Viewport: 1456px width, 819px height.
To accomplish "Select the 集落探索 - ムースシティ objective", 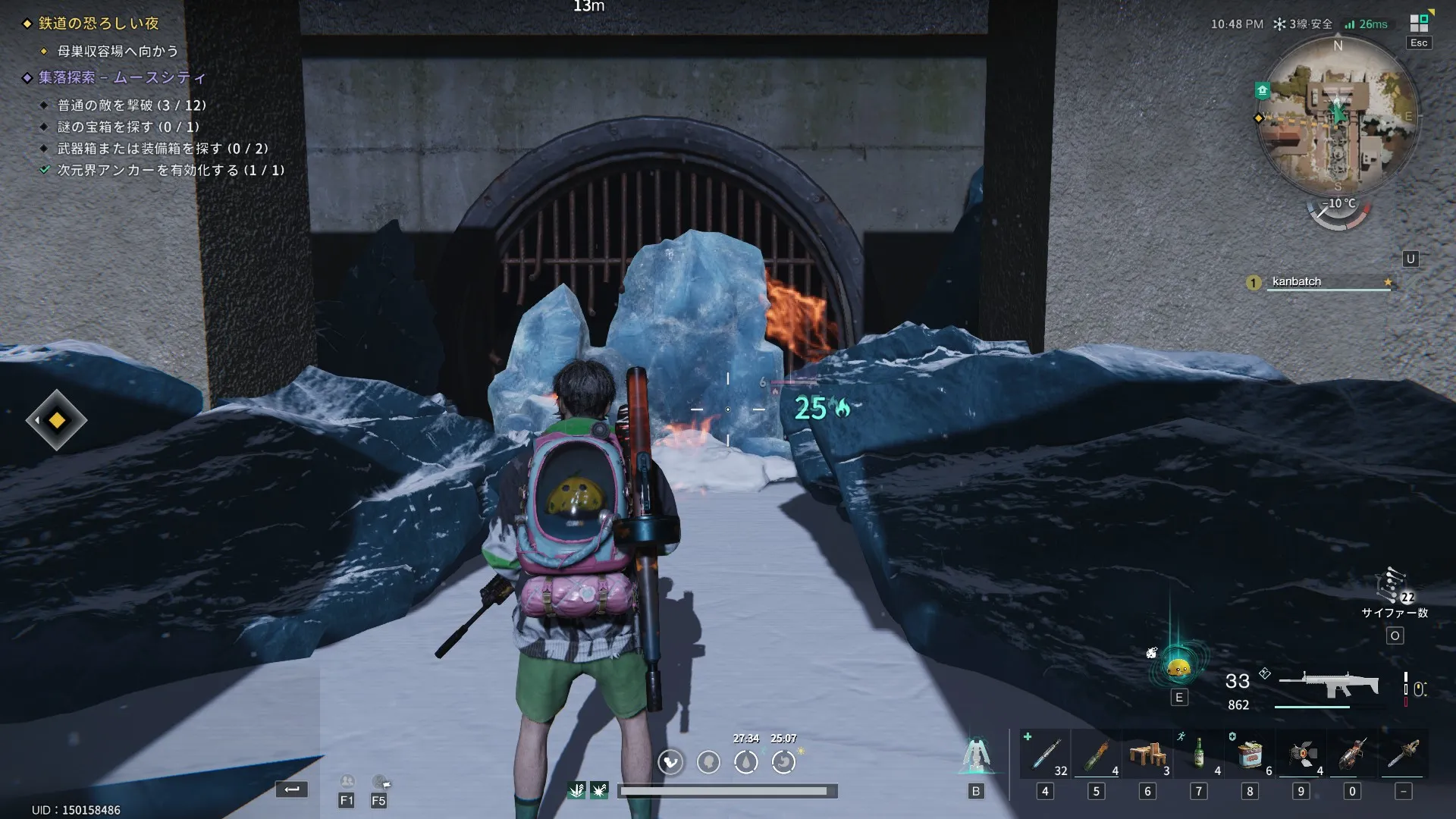I will point(121,77).
